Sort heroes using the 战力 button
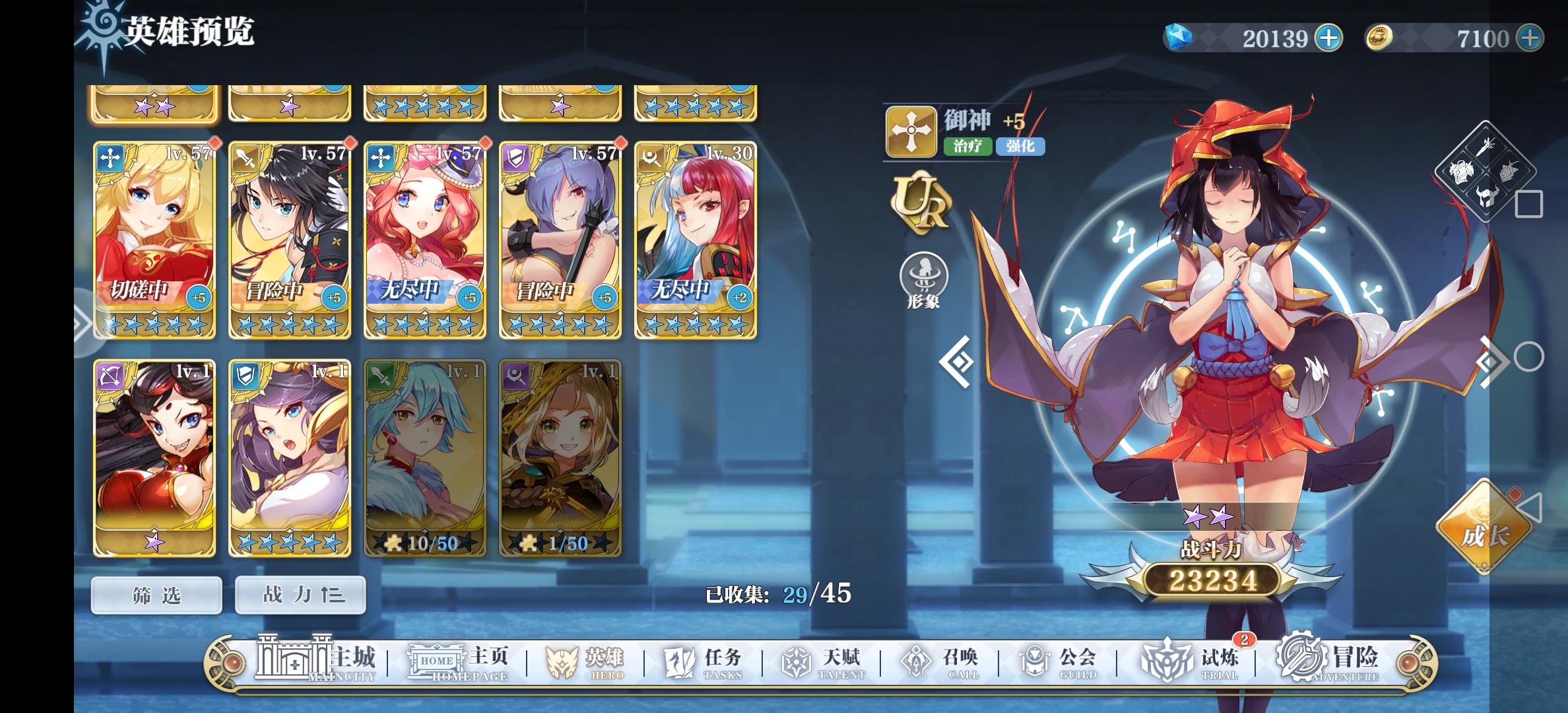 (299, 594)
